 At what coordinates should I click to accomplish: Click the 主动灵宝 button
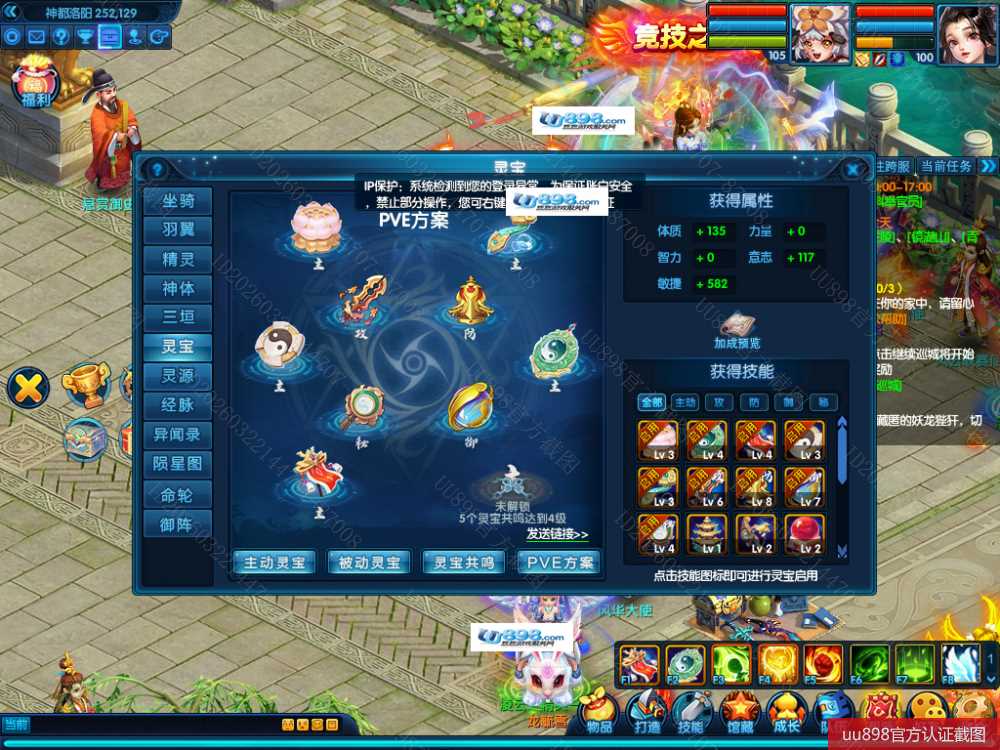(x=274, y=563)
